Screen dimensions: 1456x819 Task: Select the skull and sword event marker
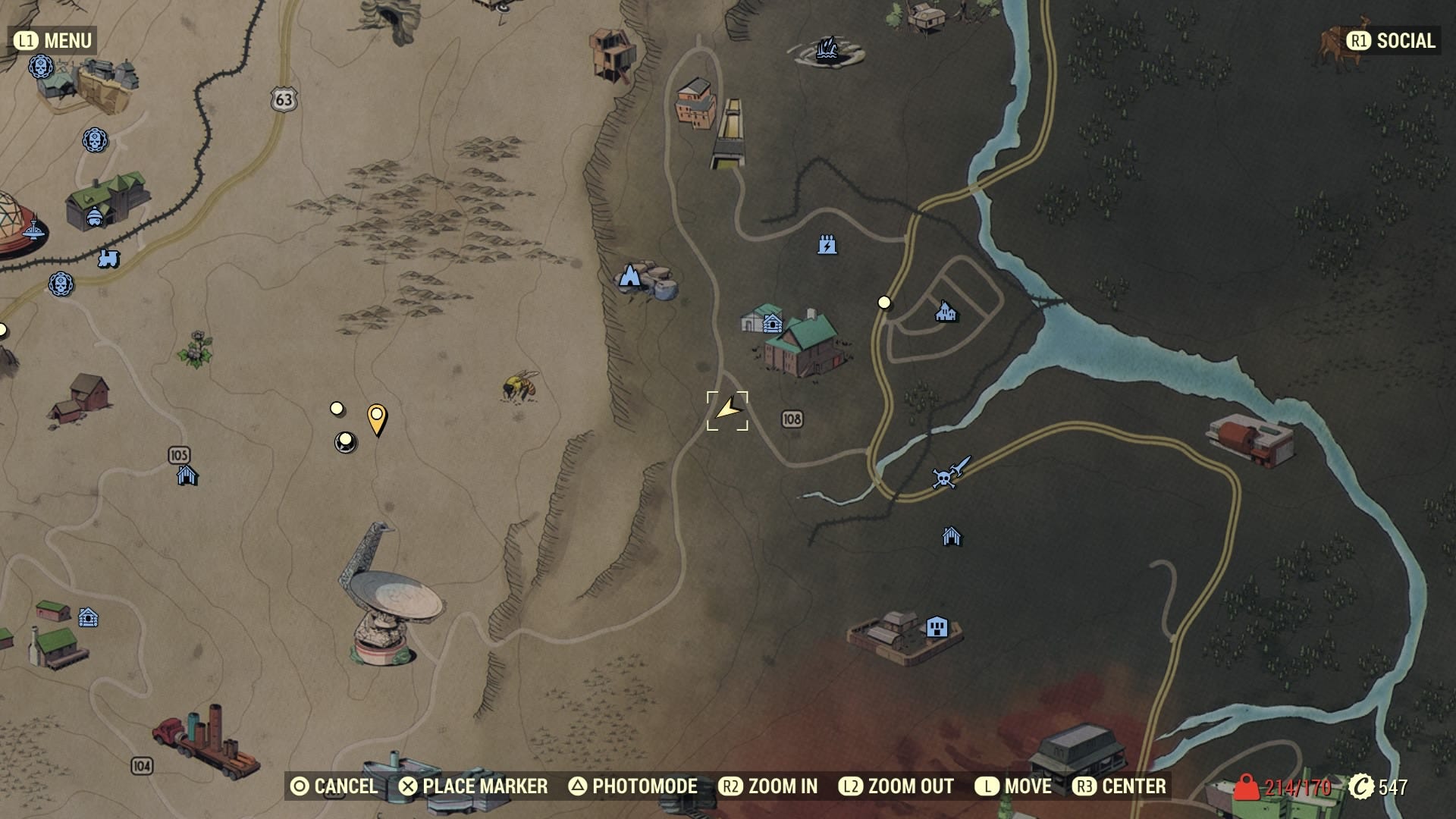(949, 472)
